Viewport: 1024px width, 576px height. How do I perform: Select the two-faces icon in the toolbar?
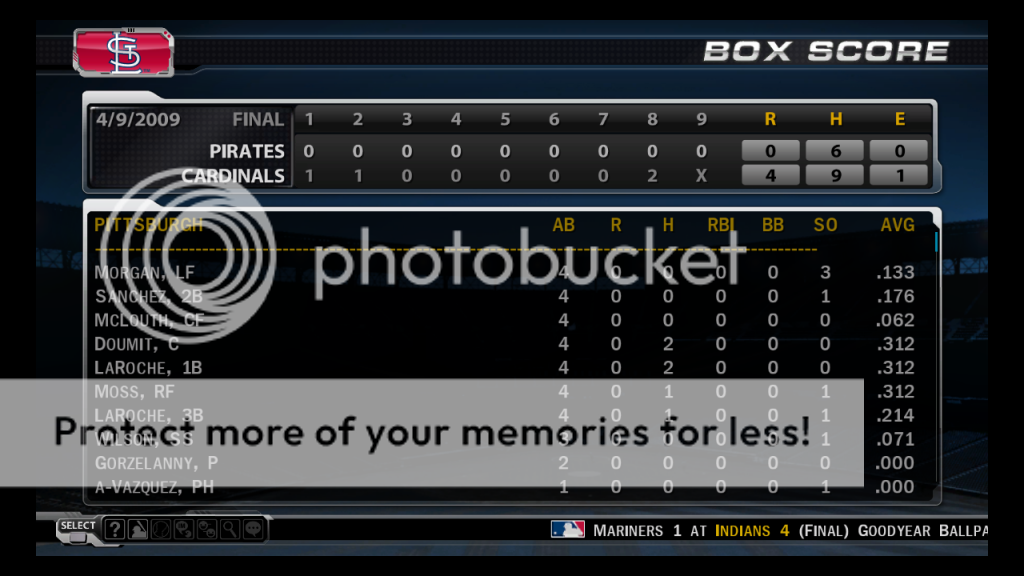coord(207,529)
